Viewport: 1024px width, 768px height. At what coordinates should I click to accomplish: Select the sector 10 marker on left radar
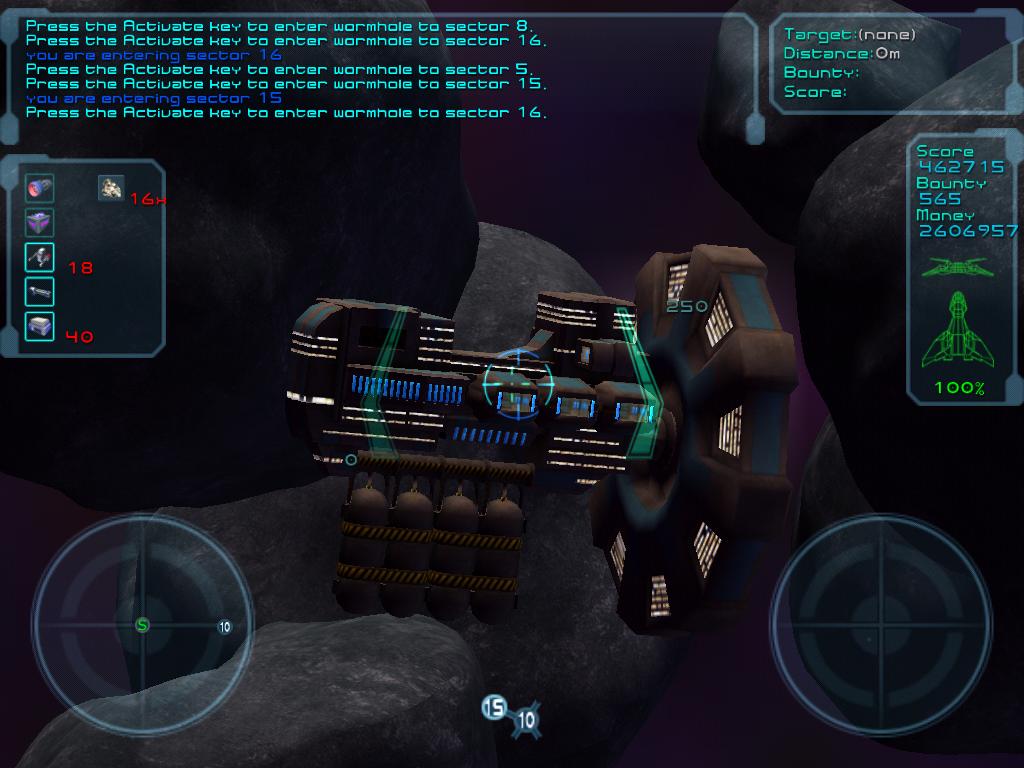(x=224, y=627)
